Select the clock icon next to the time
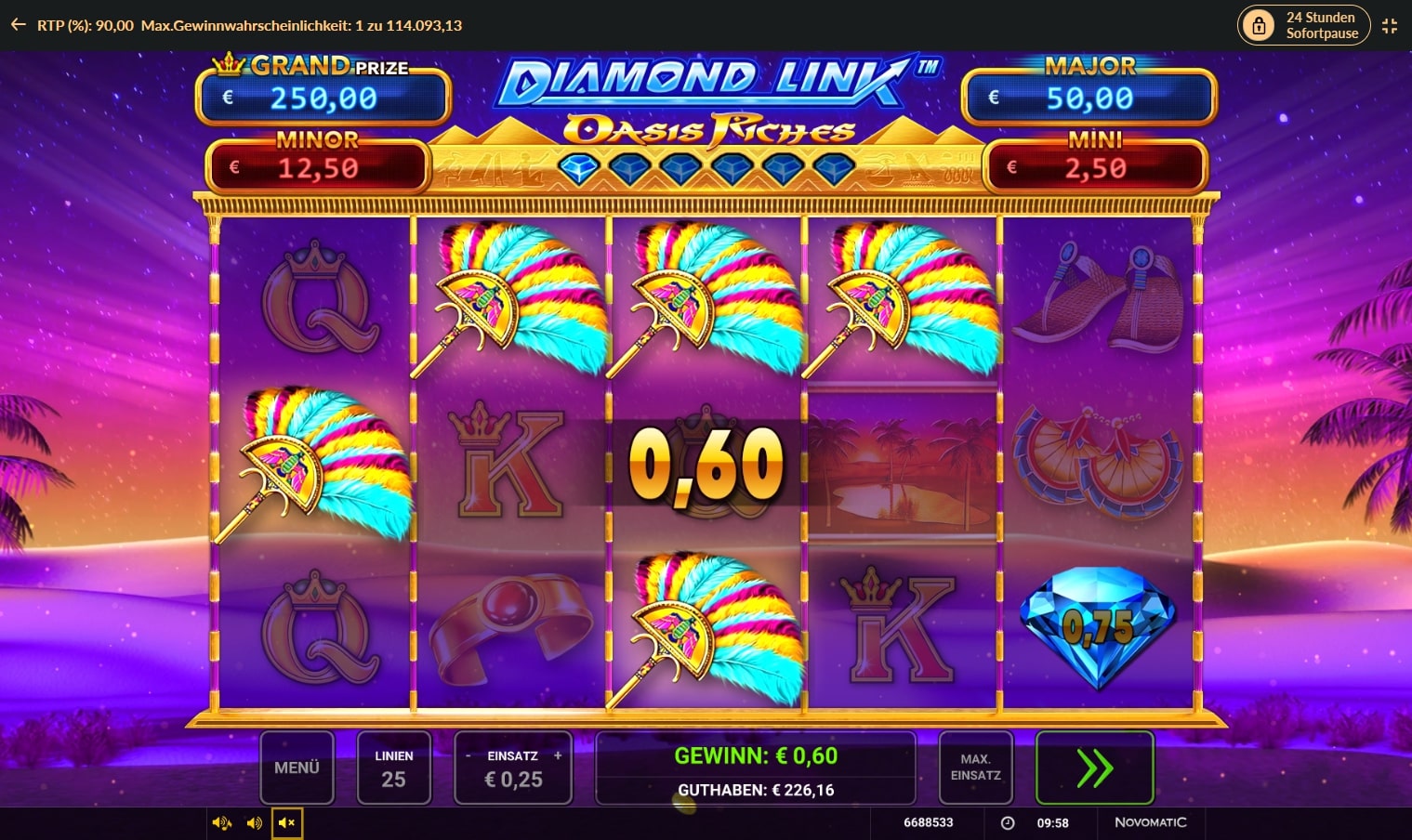 coord(1008,822)
